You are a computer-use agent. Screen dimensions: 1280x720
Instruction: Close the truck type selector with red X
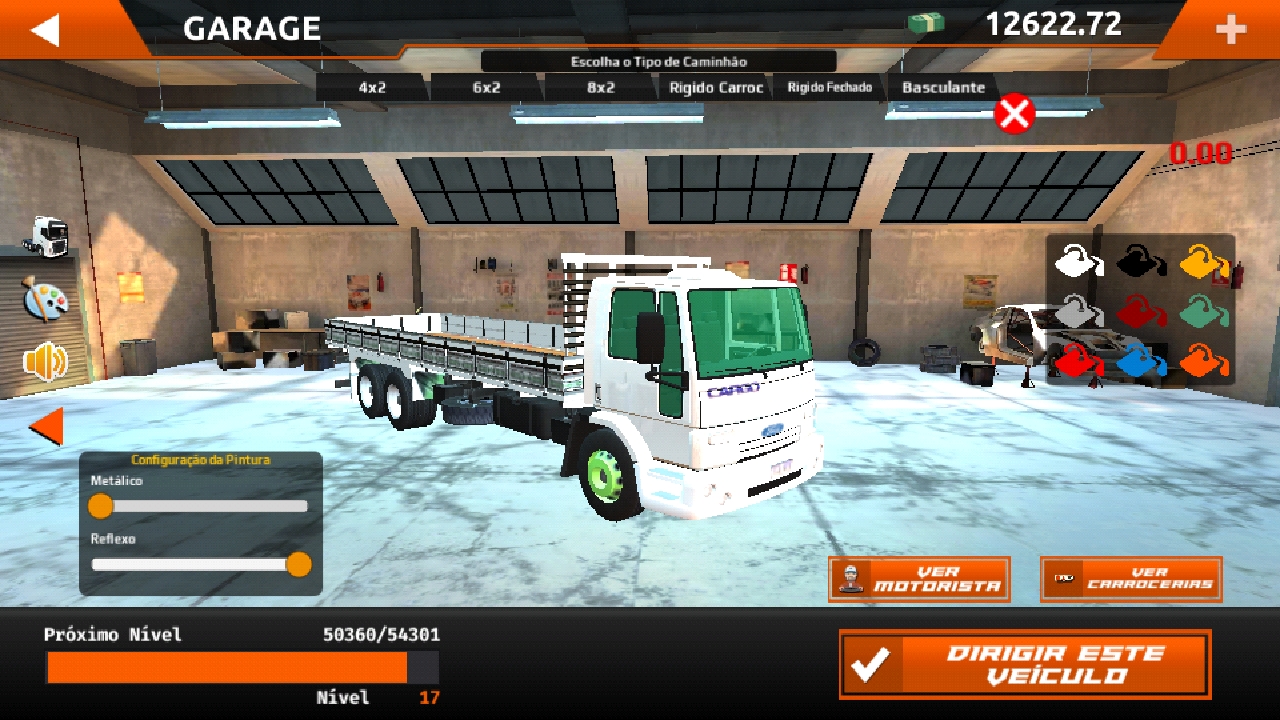(1014, 114)
